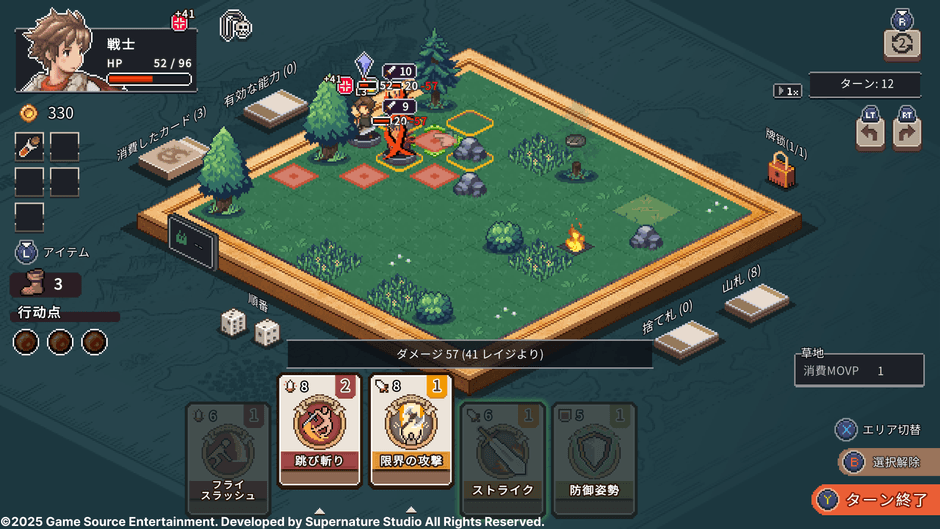End the turn with ターン終了
This screenshot has width=940, height=529.
(874, 499)
